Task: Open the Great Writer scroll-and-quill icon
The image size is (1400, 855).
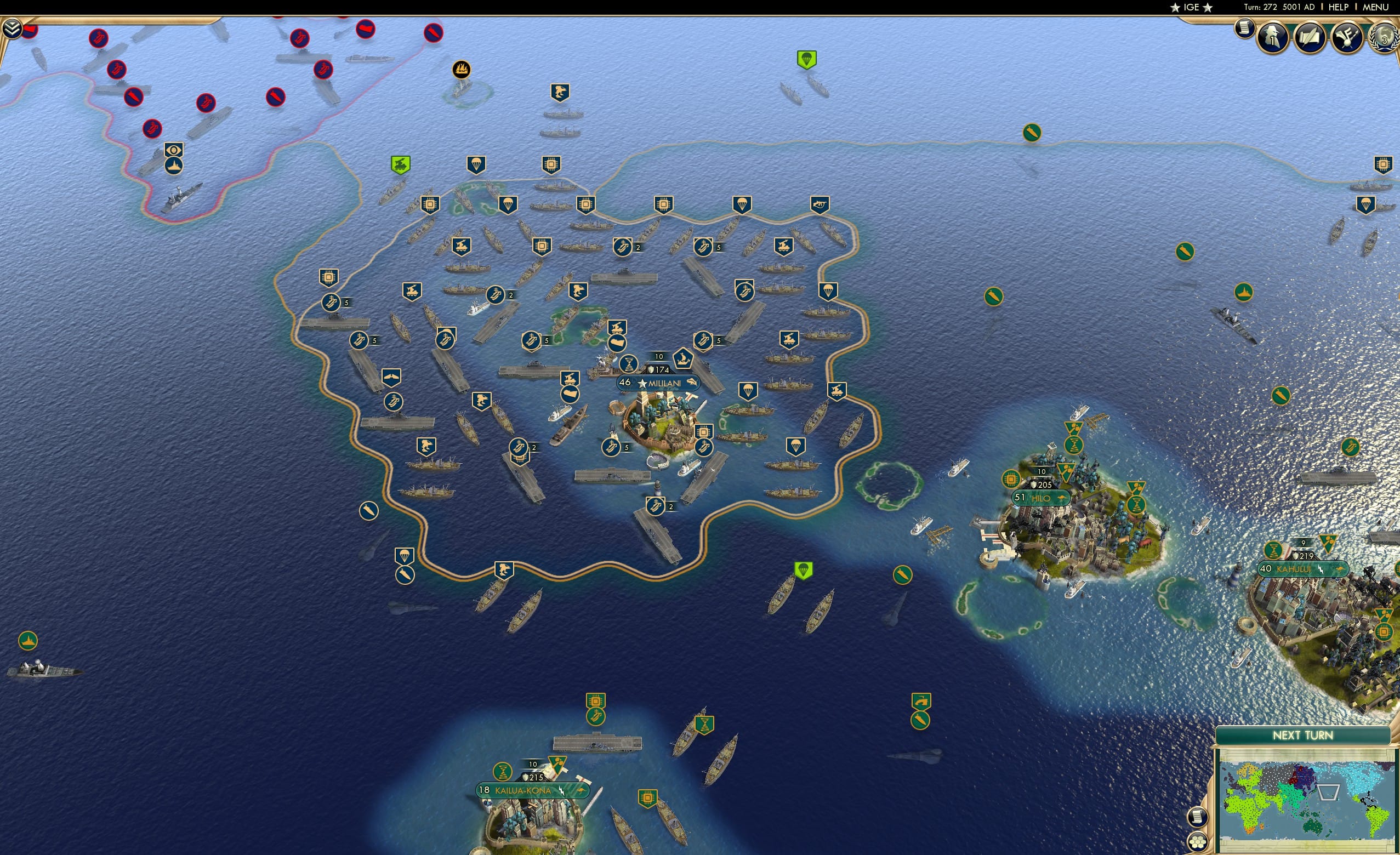Action: [x=1310, y=37]
